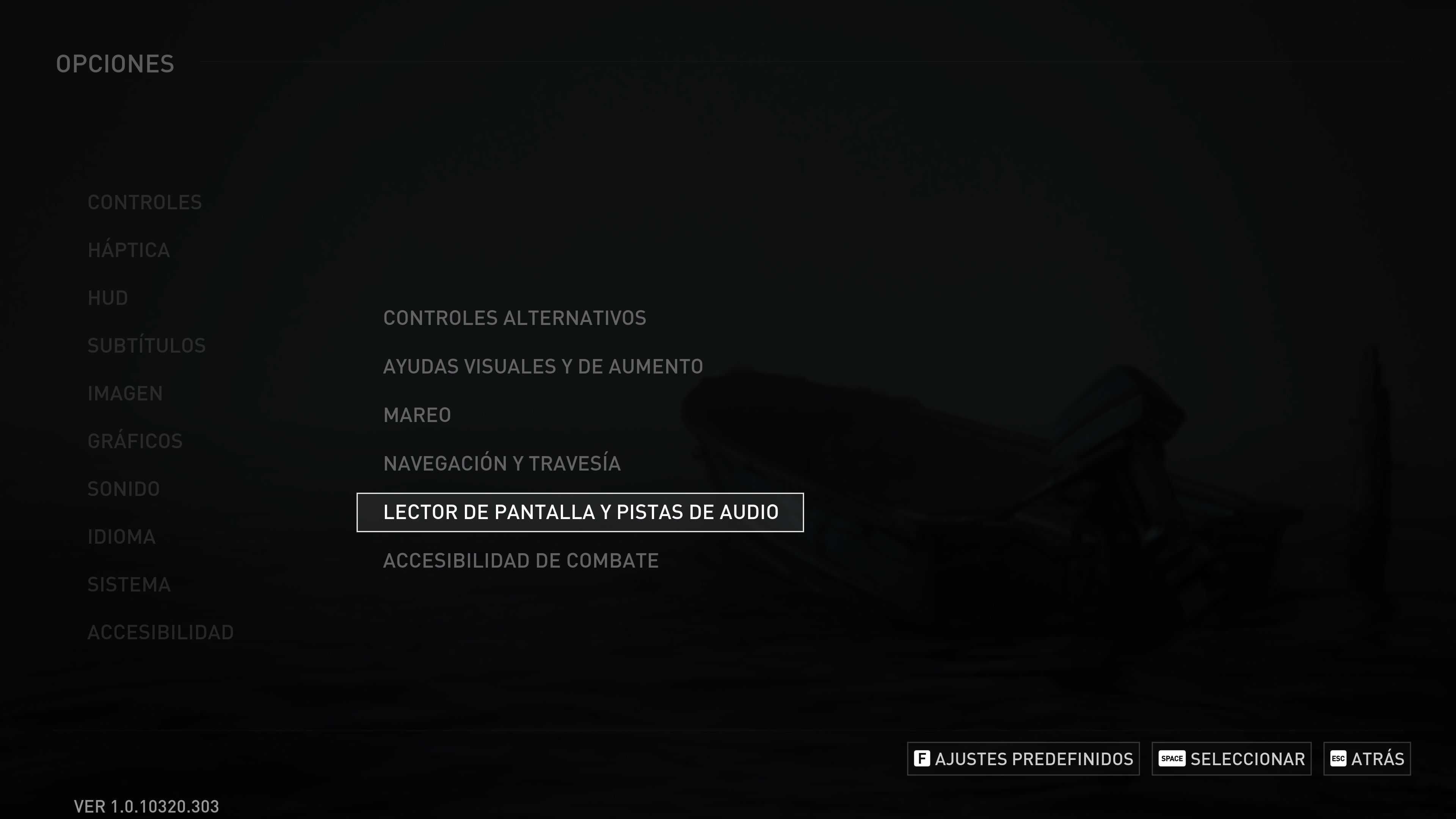
Task: Select Accesibilidad de Combate
Action: [x=521, y=560]
